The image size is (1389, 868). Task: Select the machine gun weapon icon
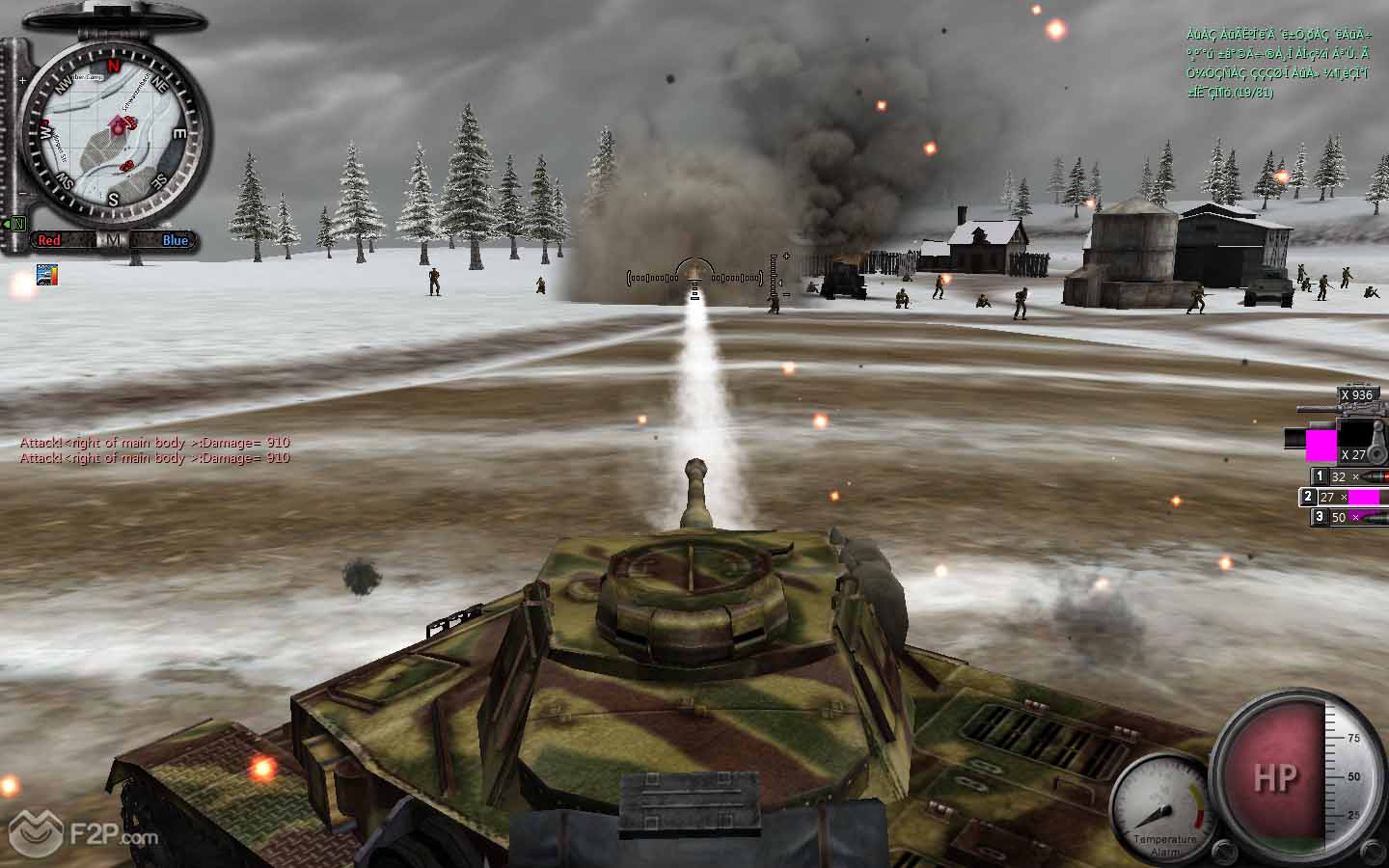pyautogui.click(x=1344, y=410)
